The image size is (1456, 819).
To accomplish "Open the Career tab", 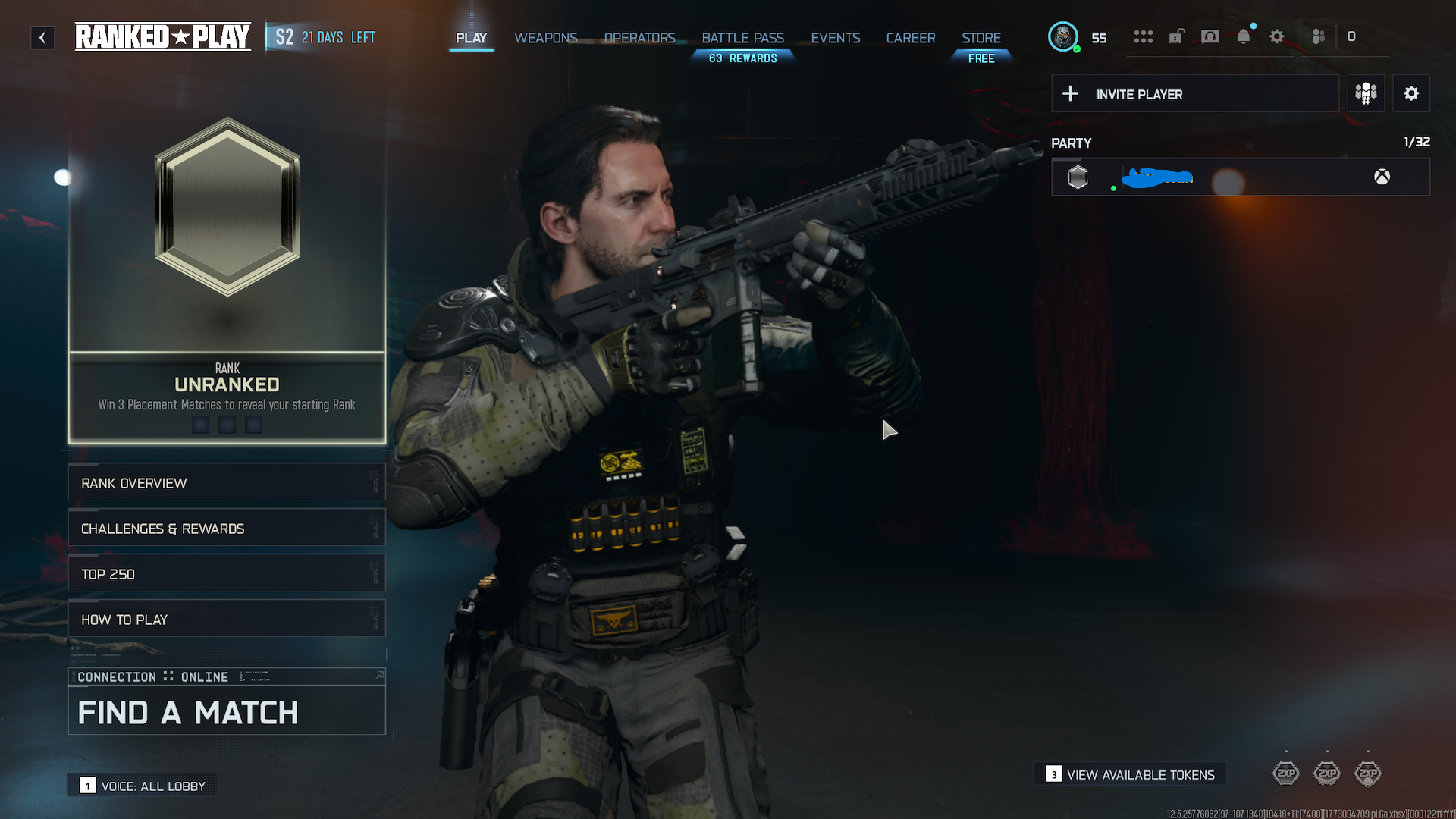I will (910, 37).
